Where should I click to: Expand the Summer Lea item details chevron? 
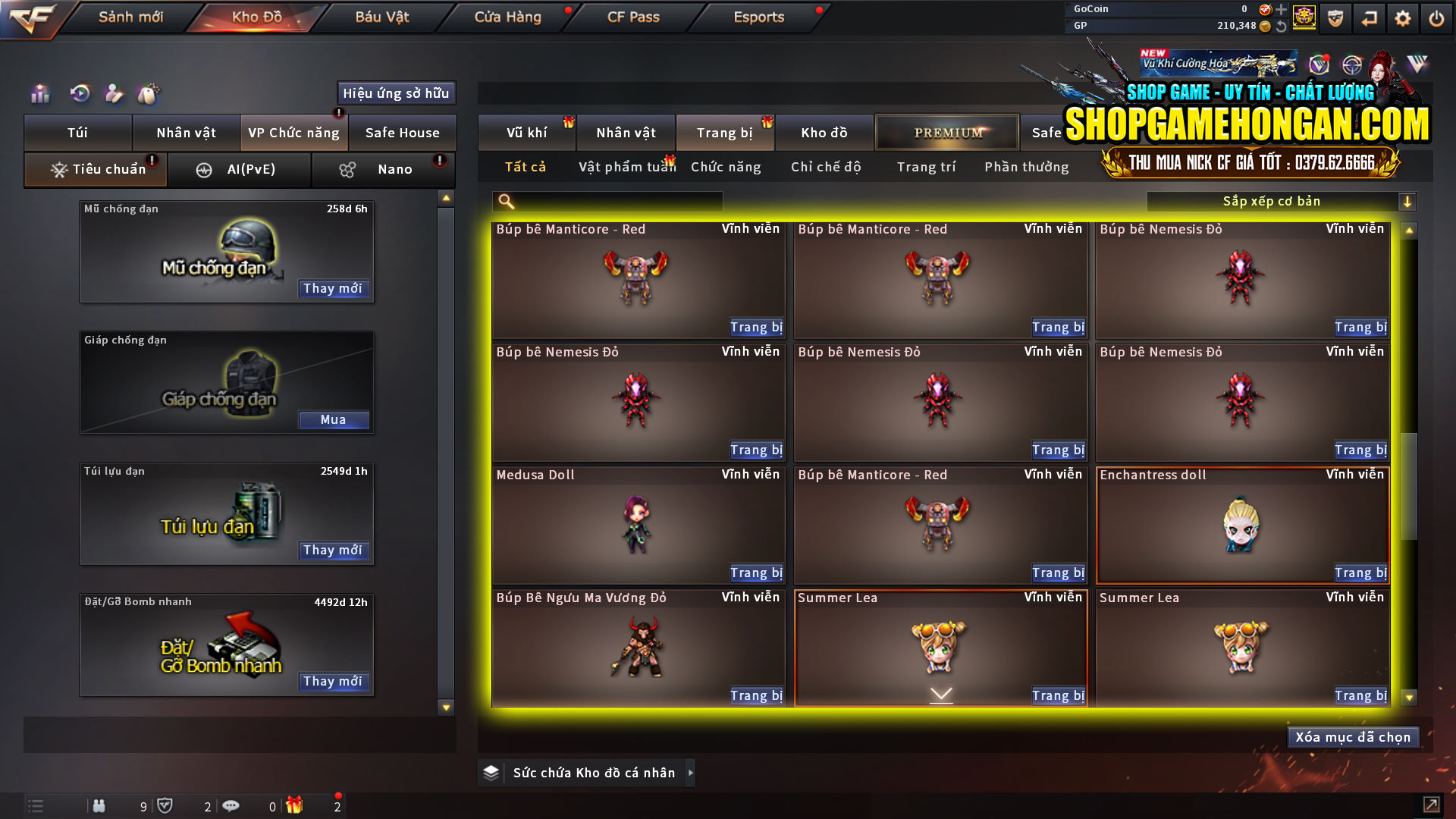click(x=940, y=693)
